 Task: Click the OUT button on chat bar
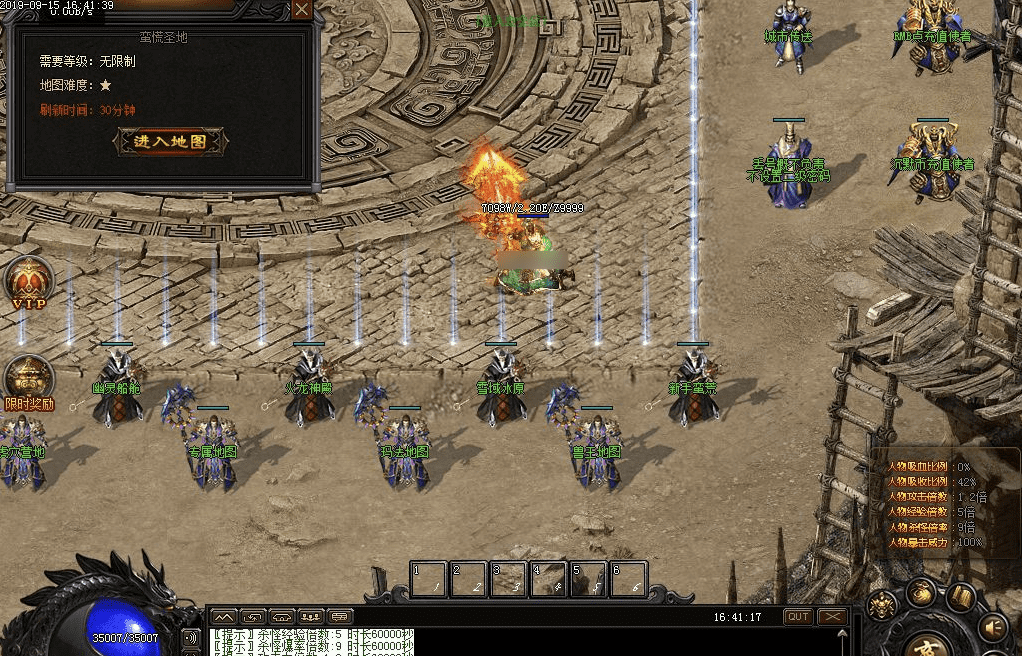tap(798, 617)
